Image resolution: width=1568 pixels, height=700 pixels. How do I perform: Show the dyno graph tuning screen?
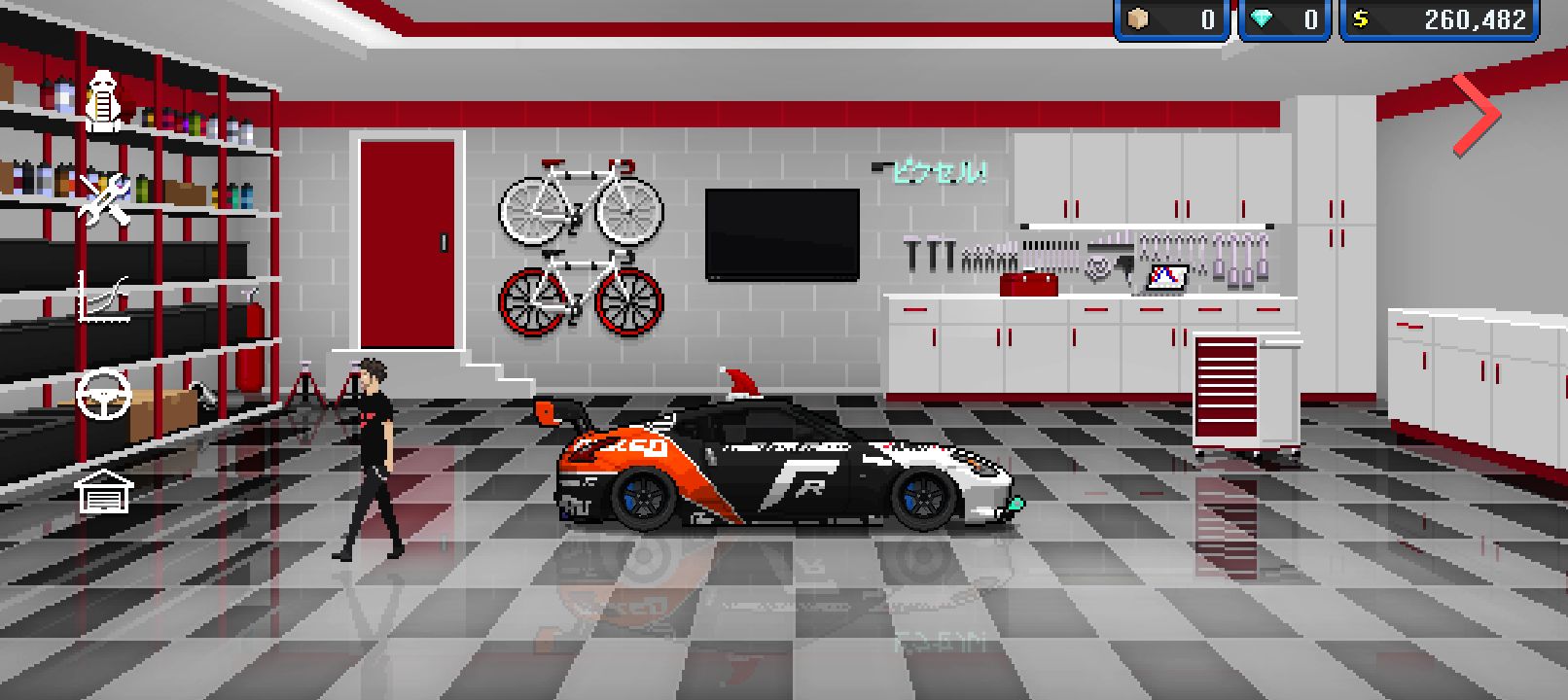(104, 297)
